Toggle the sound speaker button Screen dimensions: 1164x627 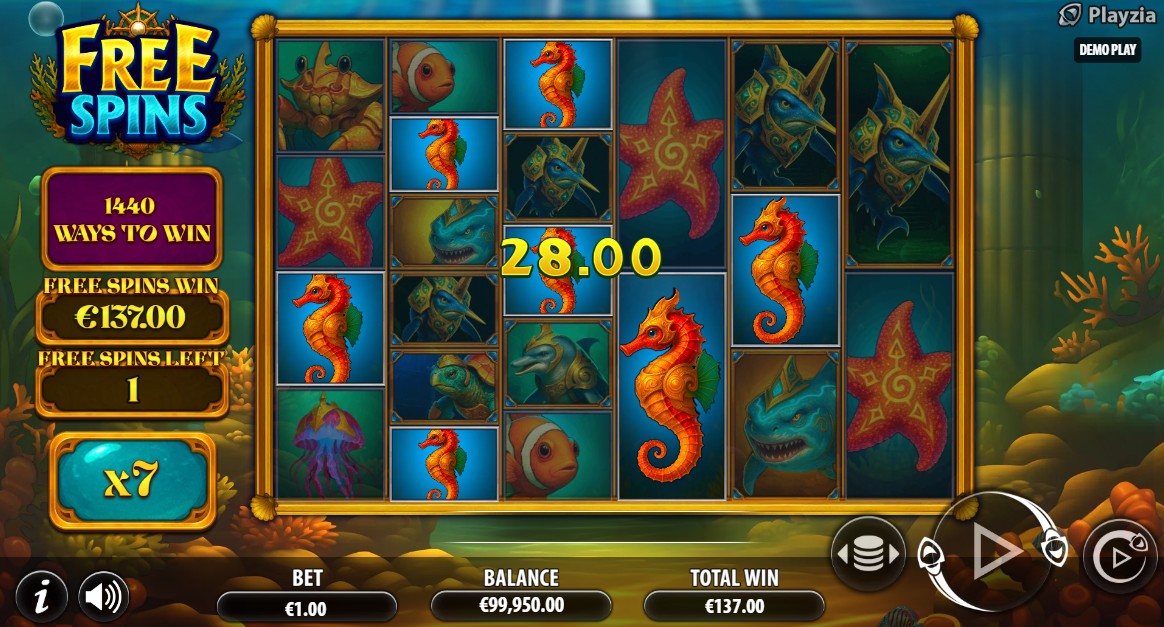[x=103, y=597]
